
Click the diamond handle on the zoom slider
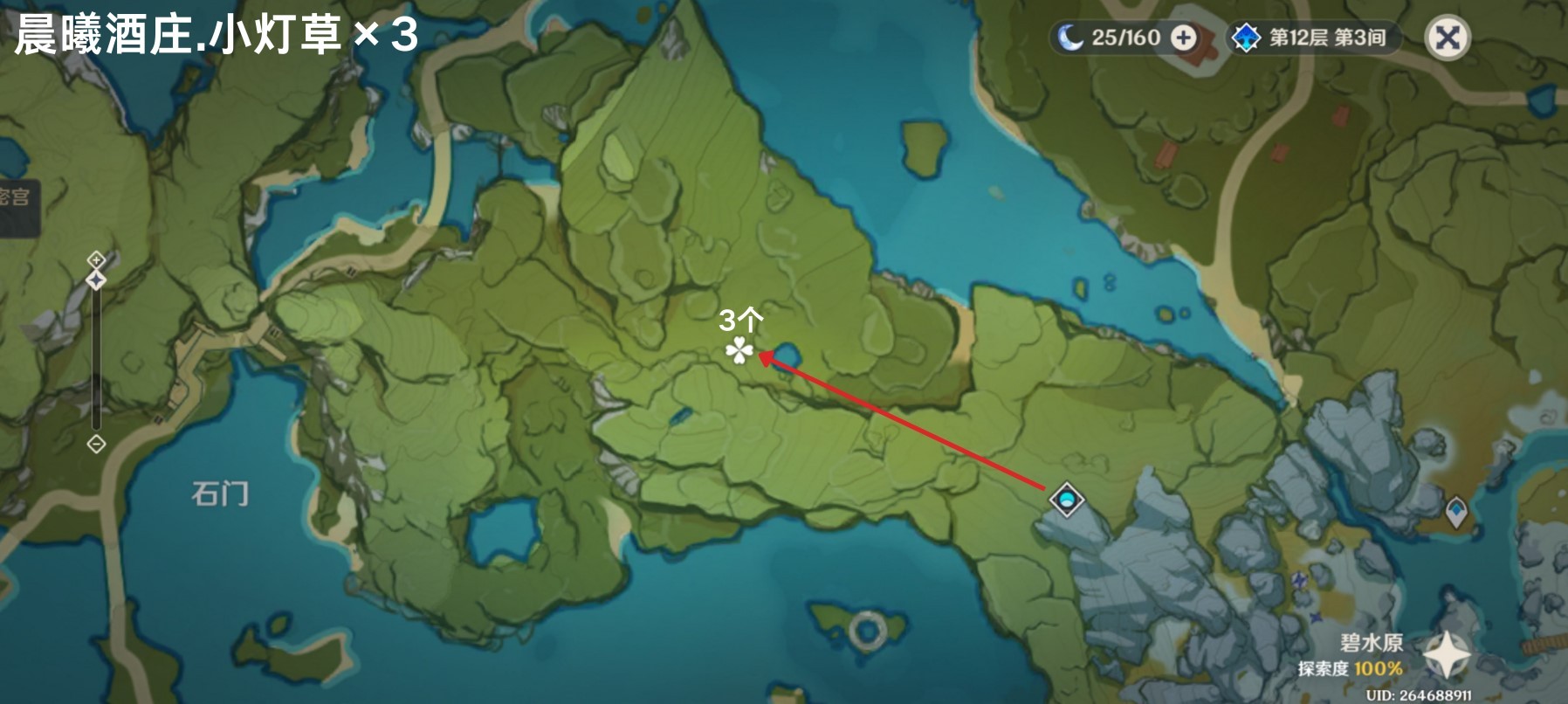(96, 280)
